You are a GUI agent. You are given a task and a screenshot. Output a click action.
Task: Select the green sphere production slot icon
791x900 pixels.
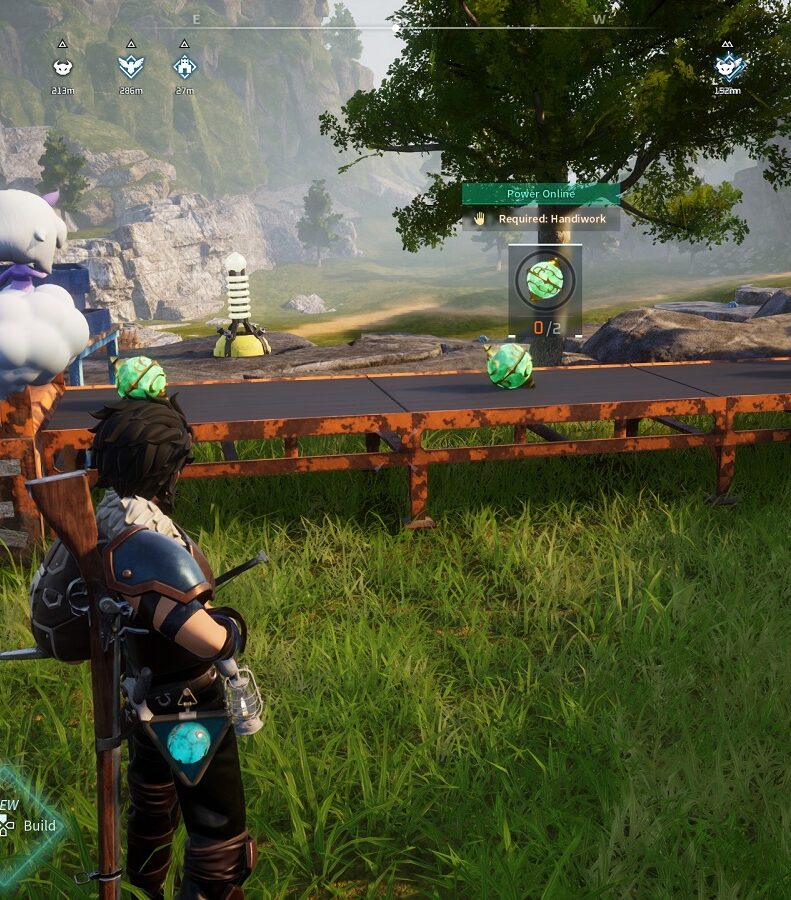pos(545,281)
